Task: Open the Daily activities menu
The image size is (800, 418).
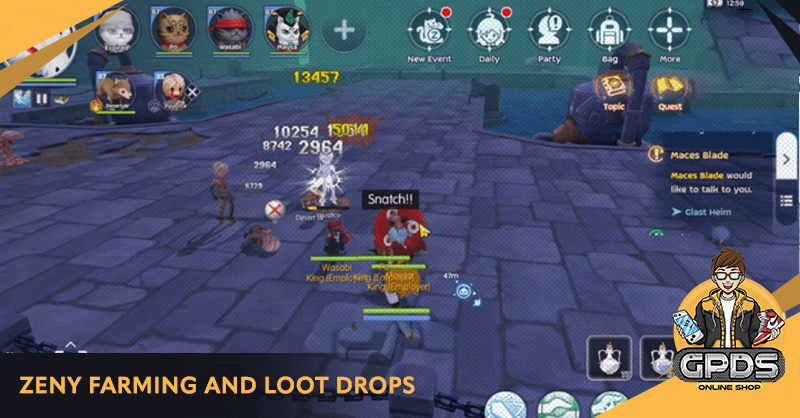Action: [x=489, y=31]
